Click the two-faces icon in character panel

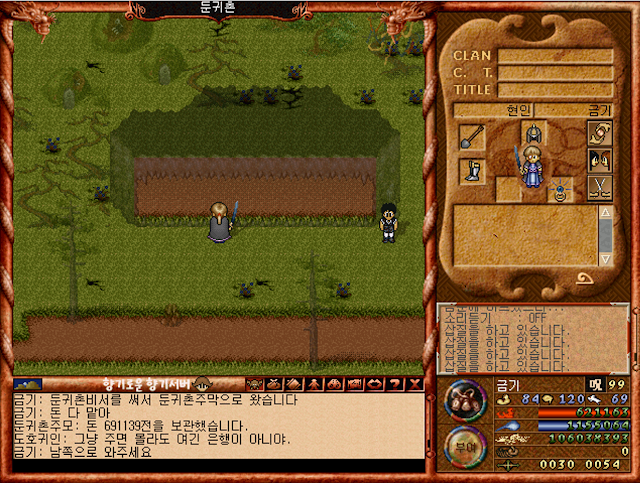pos(599,160)
